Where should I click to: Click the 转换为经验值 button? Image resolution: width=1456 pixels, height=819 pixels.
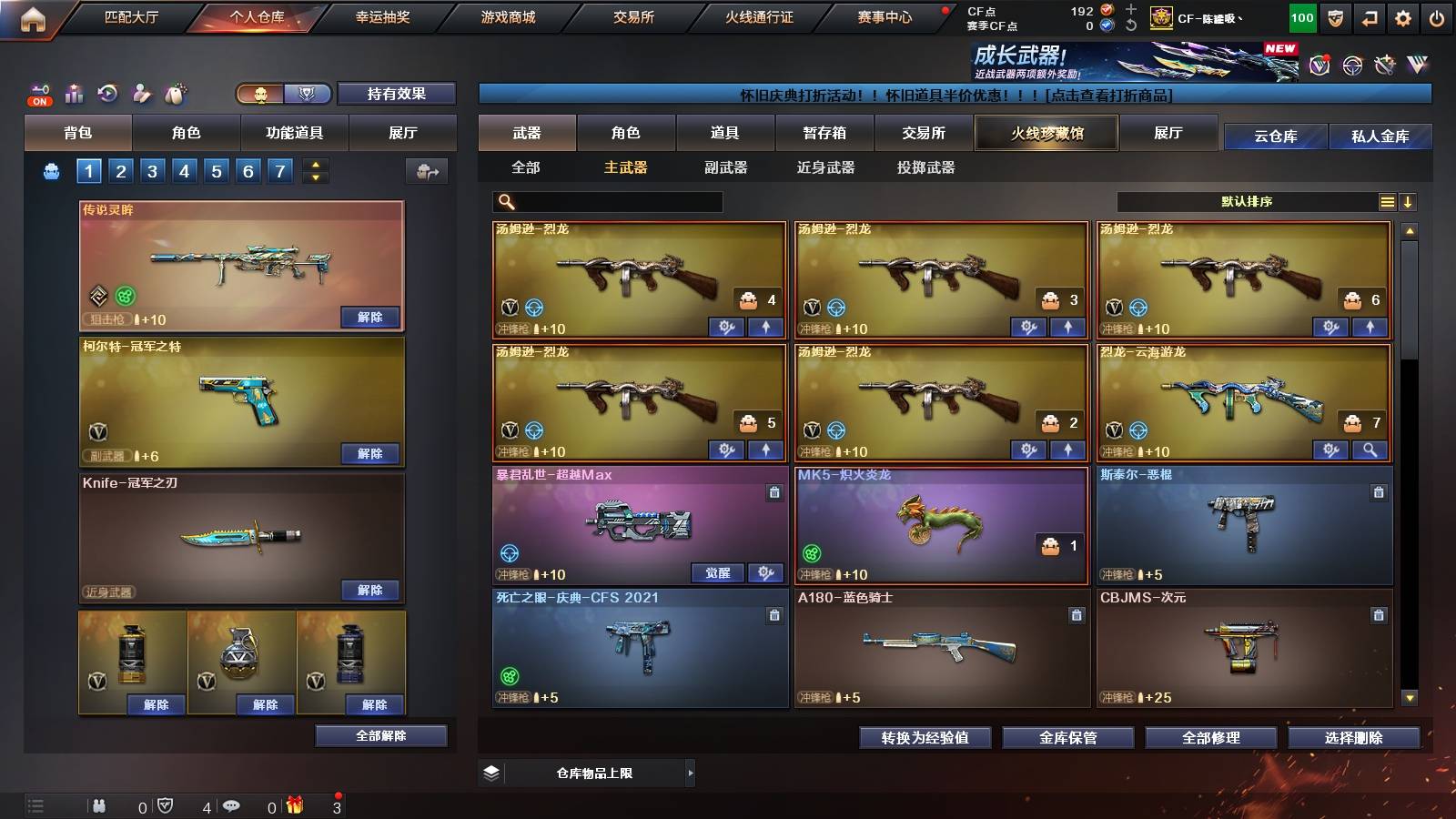click(925, 739)
